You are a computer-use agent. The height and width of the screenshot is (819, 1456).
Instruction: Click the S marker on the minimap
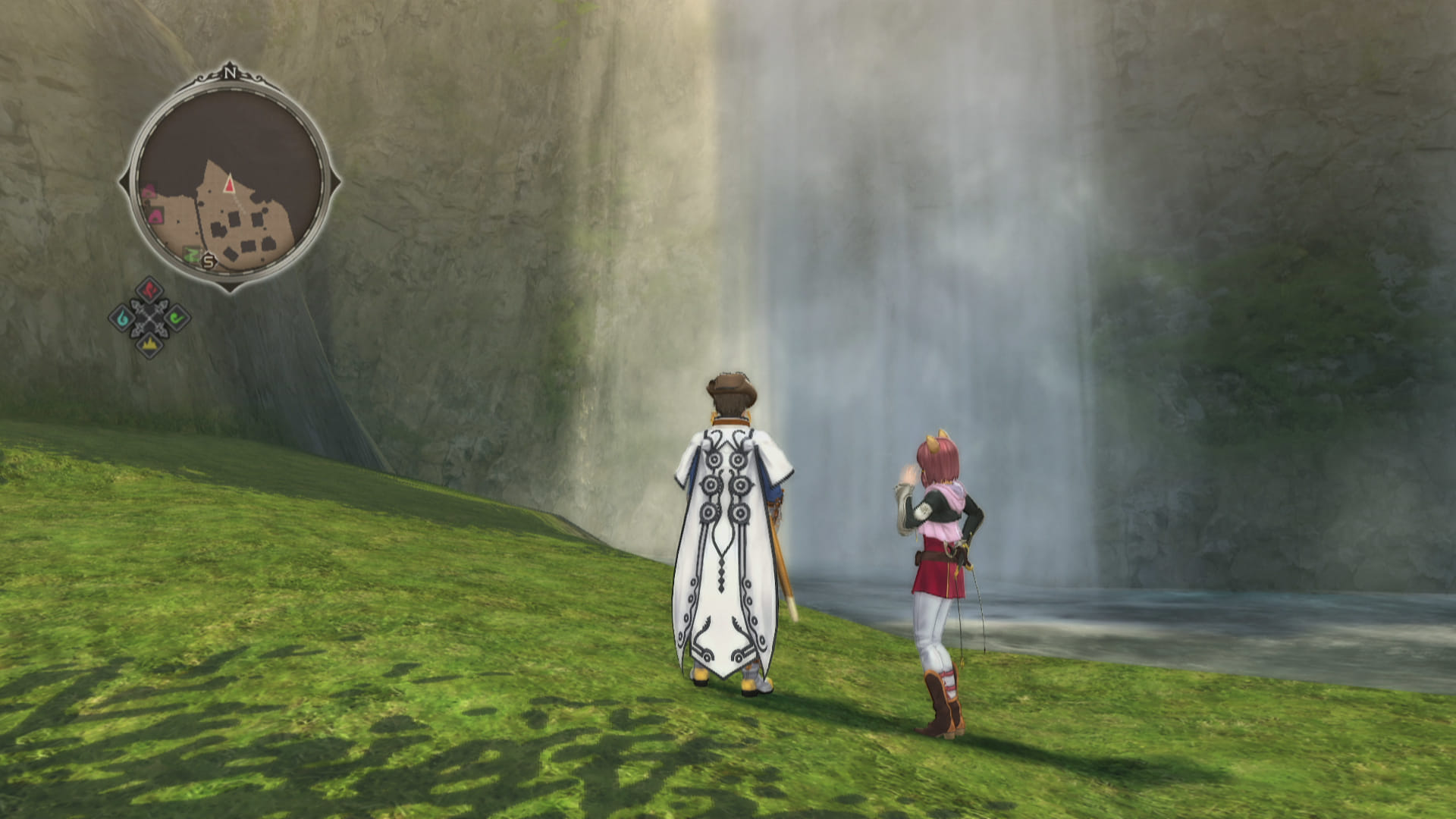pyautogui.click(x=209, y=262)
